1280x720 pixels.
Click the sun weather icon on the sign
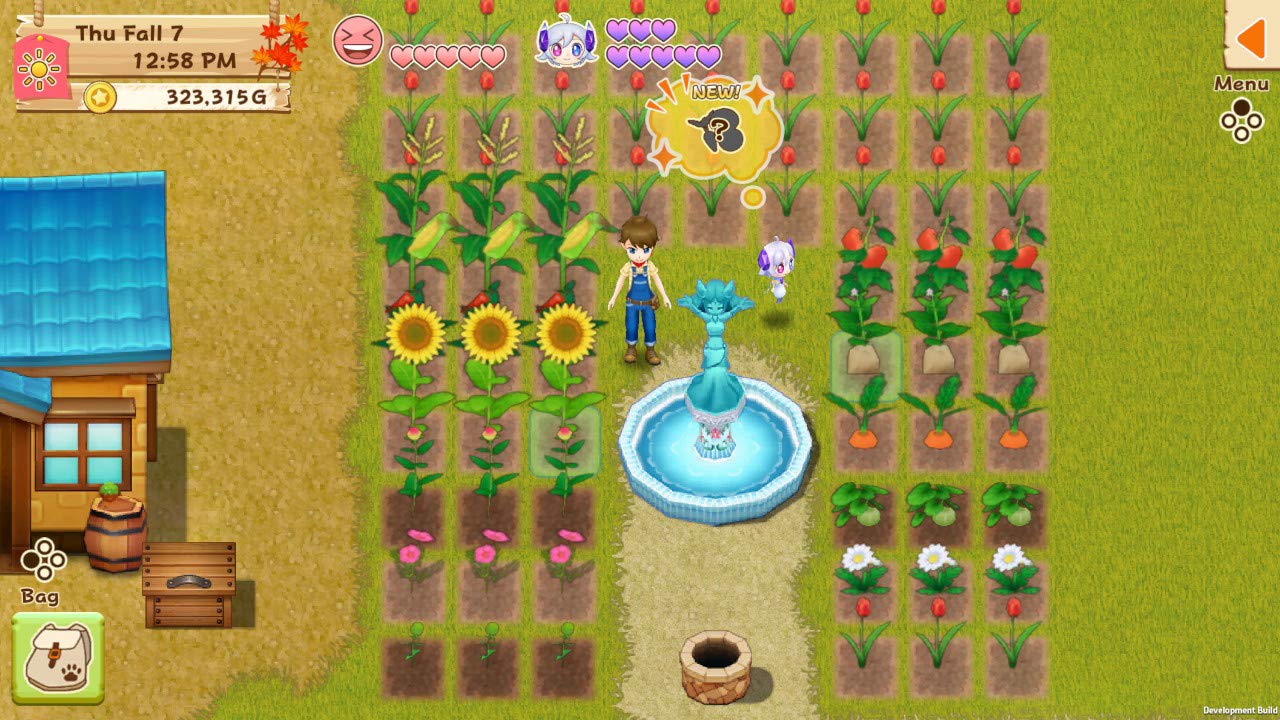click(x=38, y=68)
